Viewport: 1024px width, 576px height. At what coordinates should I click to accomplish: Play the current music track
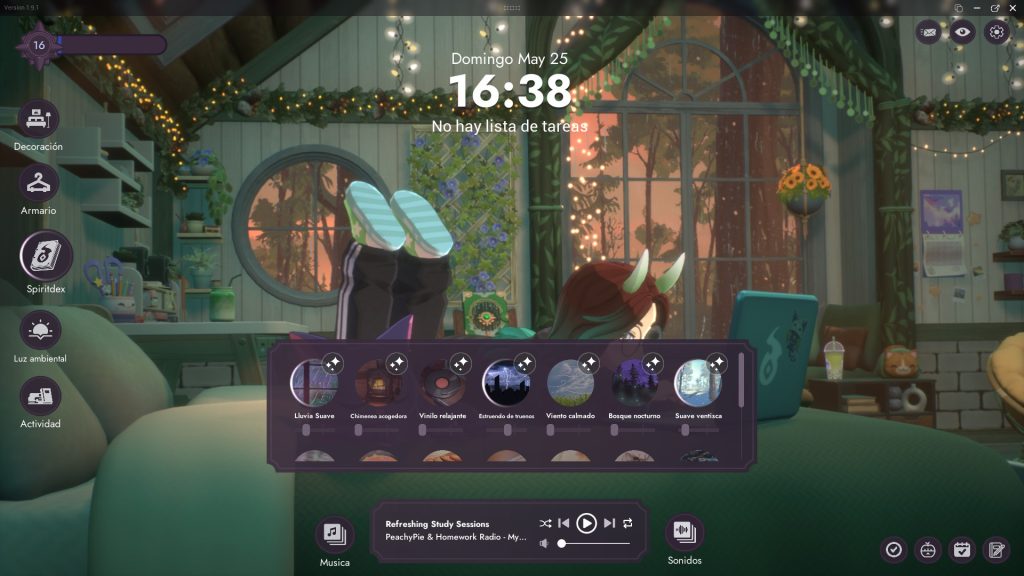[x=587, y=523]
